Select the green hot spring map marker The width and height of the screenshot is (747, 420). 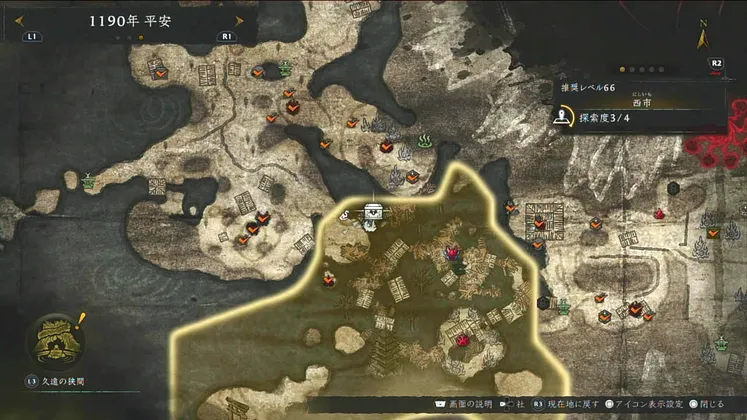423,140
